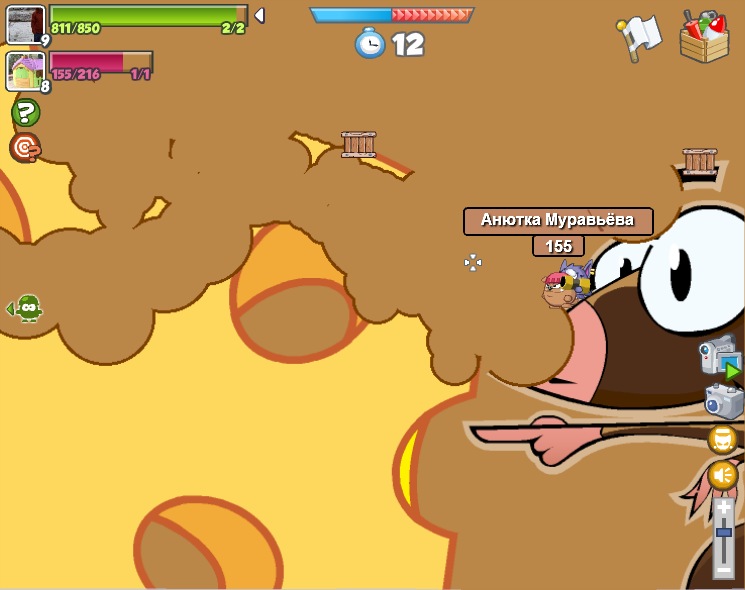Take a screenshot with the camera icon
Viewport: 745px width, 590px height.
(723, 402)
